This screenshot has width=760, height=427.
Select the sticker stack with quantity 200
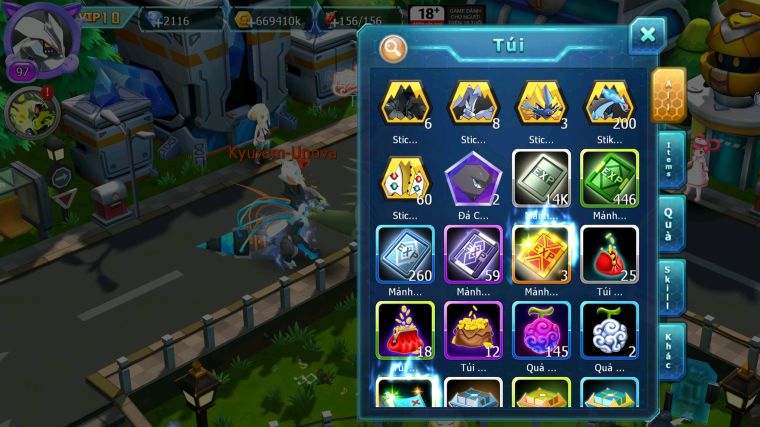pyautogui.click(x=609, y=102)
